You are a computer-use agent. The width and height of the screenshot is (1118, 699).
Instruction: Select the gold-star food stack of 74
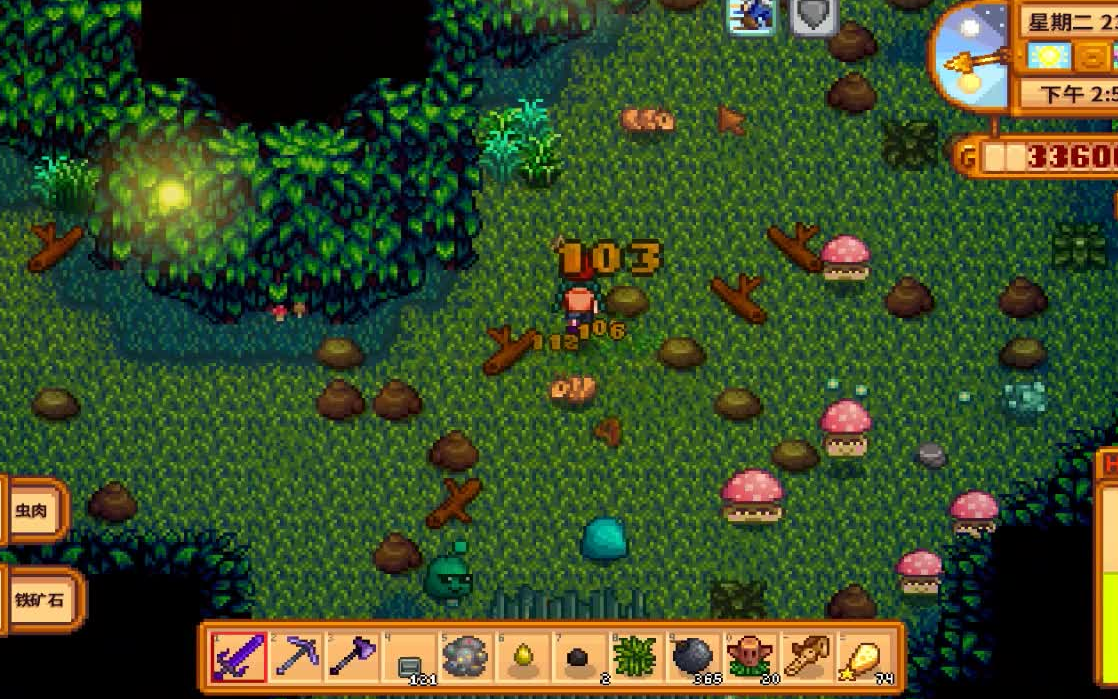861,657
